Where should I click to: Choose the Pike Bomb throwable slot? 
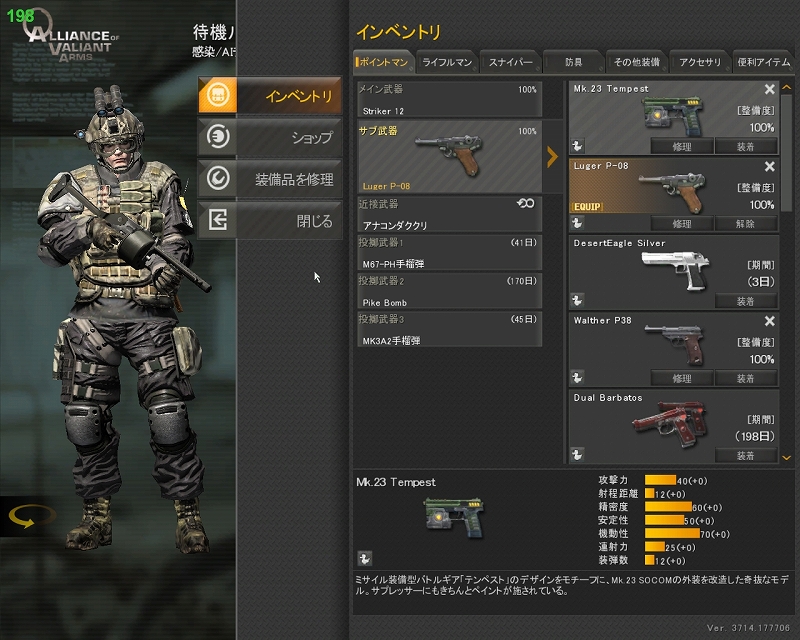point(448,291)
